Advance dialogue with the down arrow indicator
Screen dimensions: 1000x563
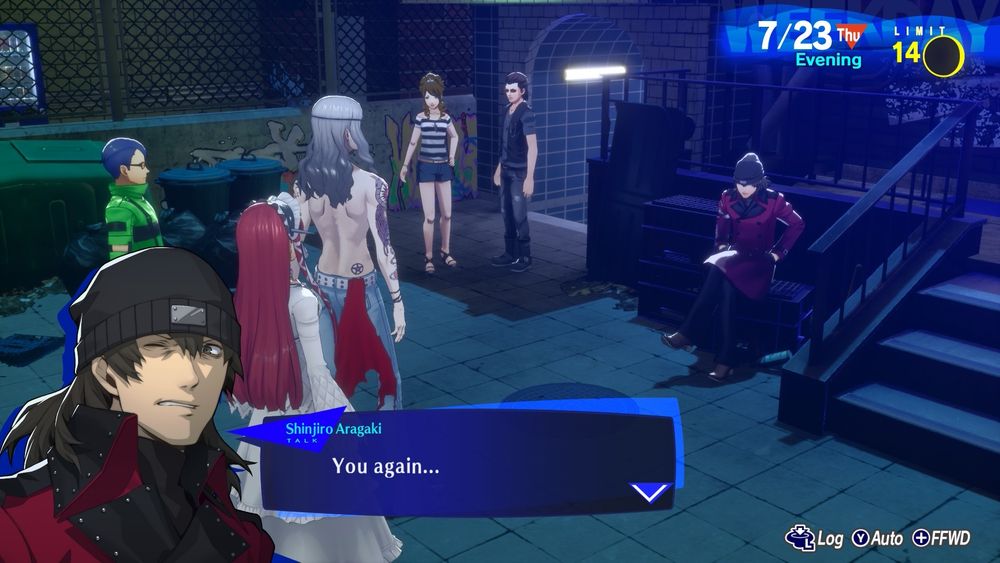(x=651, y=492)
